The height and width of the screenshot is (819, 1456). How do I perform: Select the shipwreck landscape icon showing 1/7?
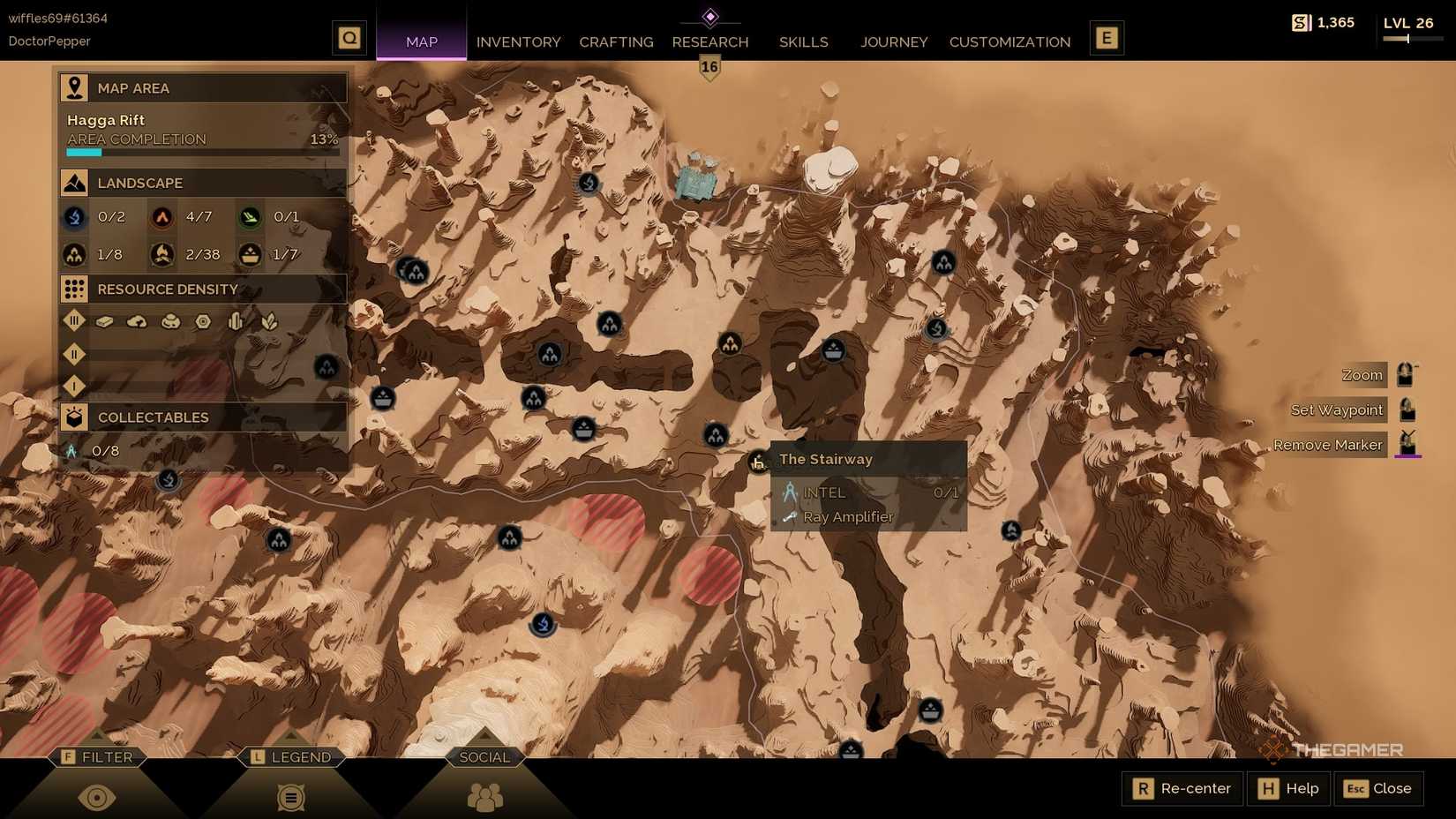(x=250, y=255)
